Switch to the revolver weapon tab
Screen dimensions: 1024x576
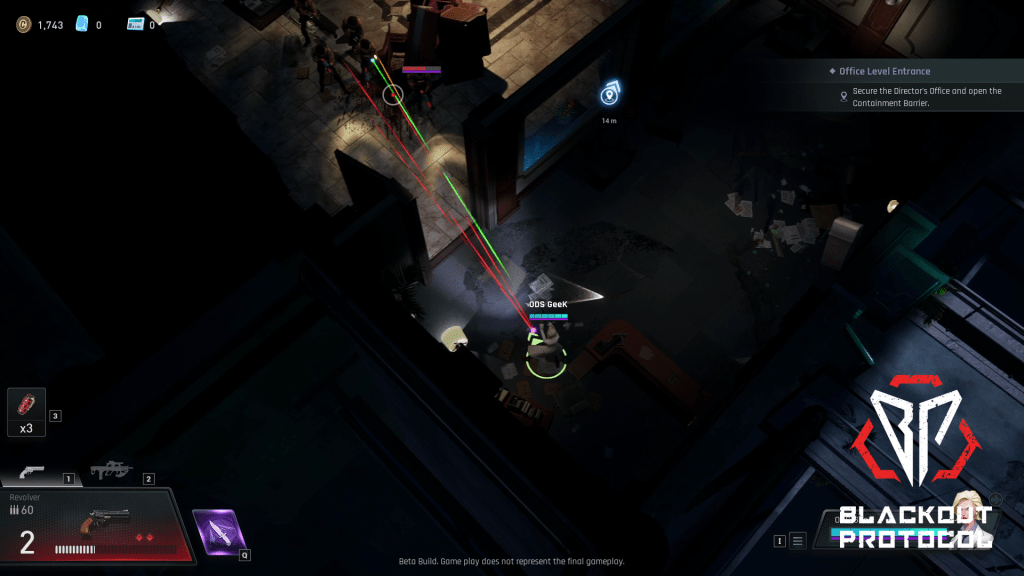[x=34, y=472]
